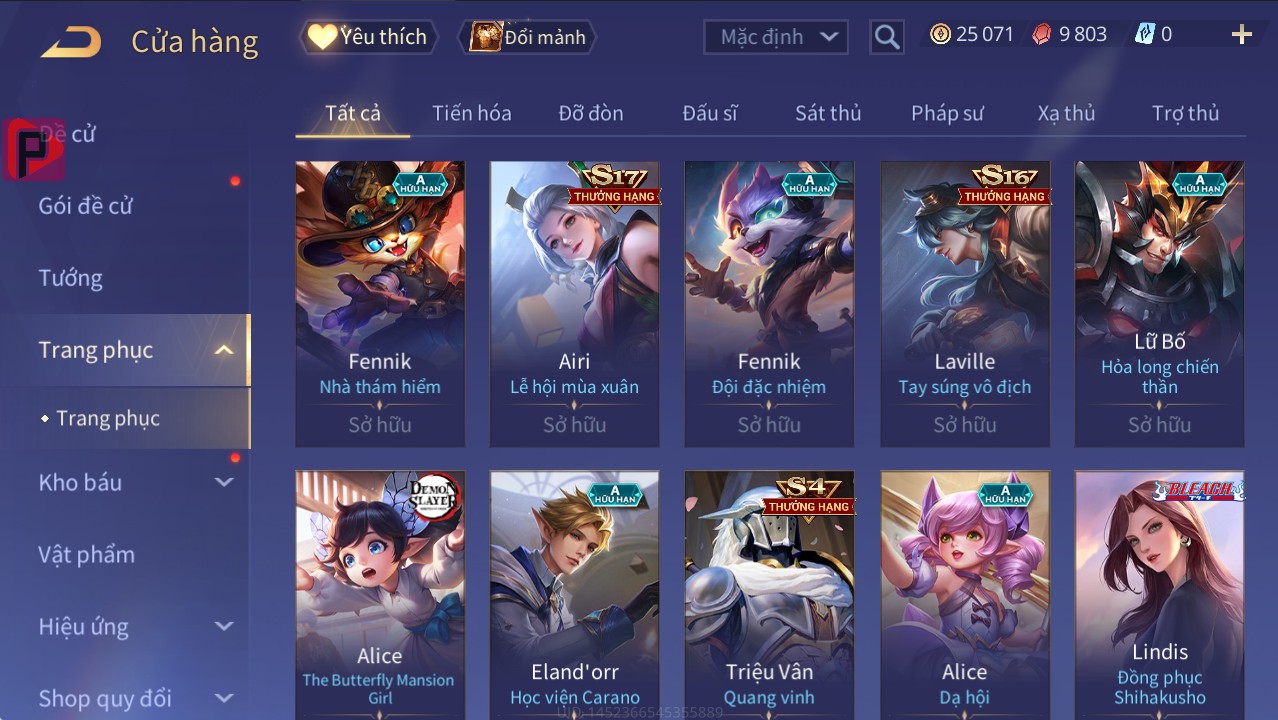Open the Yêu thích favorites list
The image size is (1278, 720).
point(368,37)
